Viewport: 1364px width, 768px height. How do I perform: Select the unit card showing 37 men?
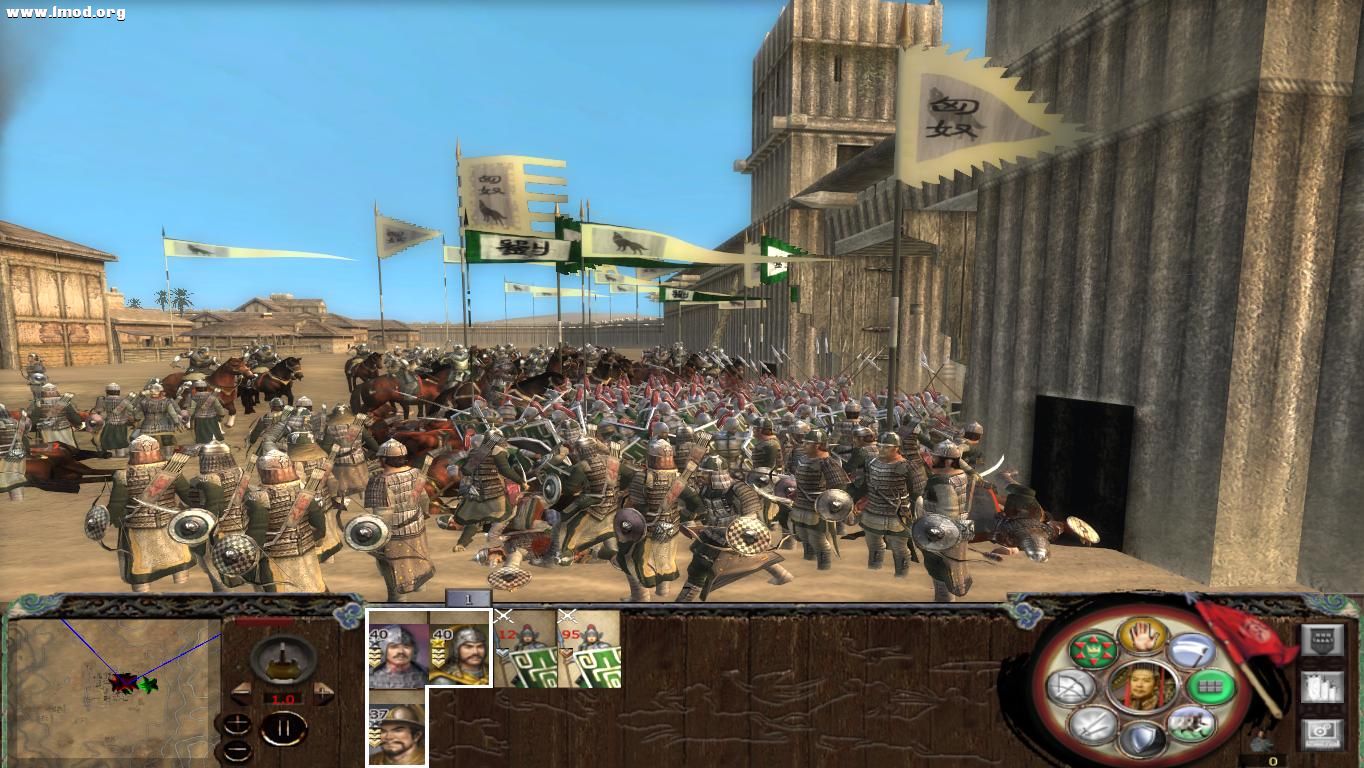[397, 727]
